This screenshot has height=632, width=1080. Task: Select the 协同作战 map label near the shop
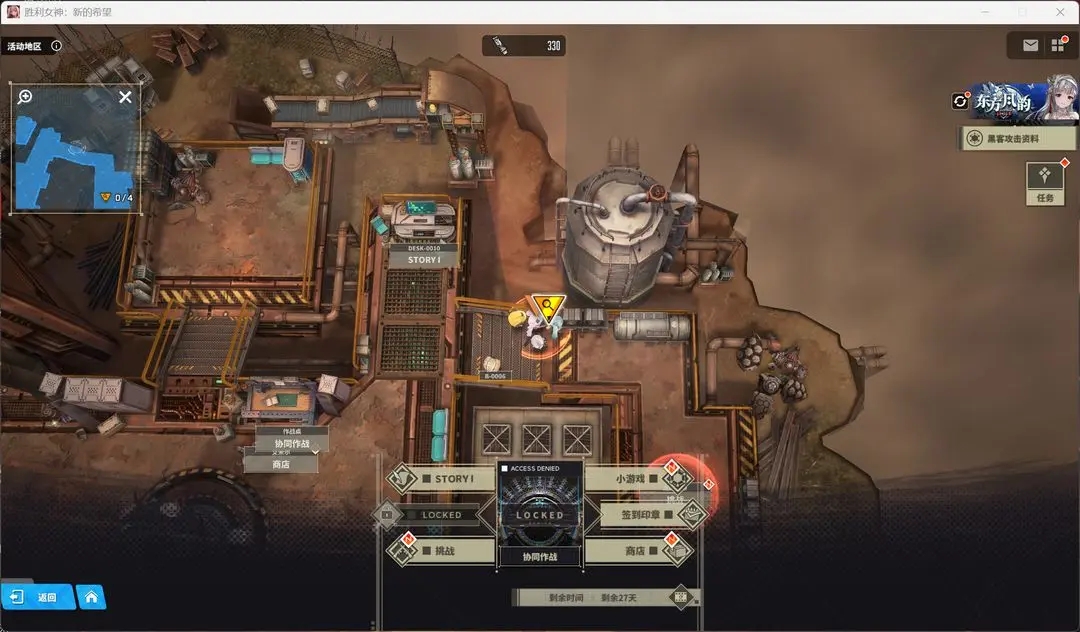(x=285, y=444)
